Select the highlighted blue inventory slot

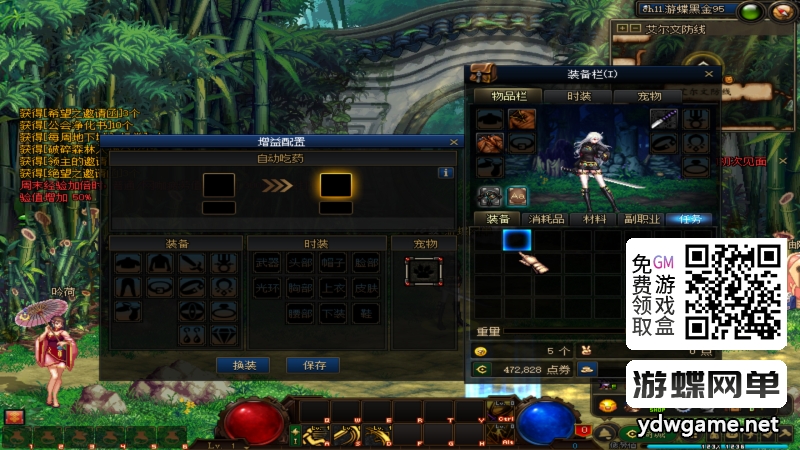(x=516, y=239)
